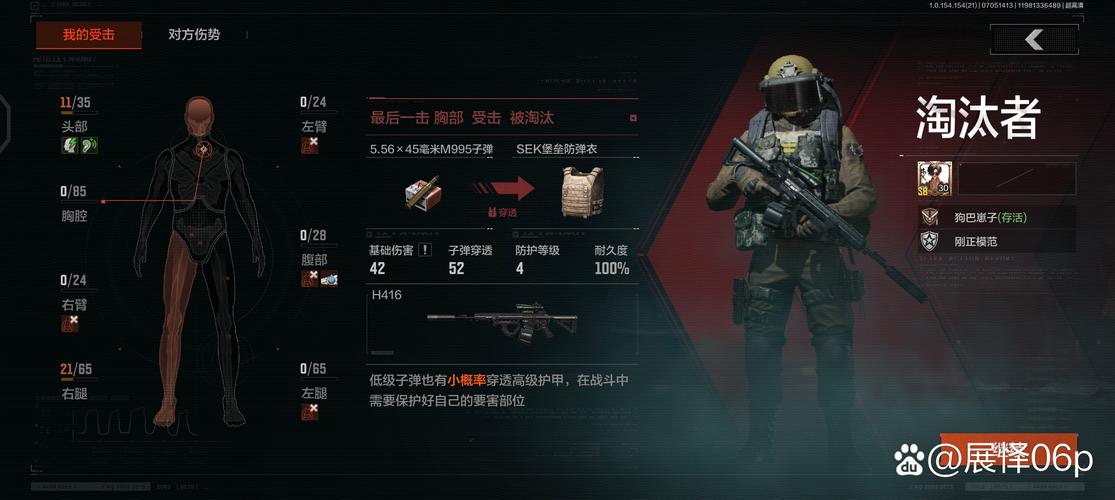Open the 对方伤势 tab
This screenshot has width=1115, height=500.
194,35
